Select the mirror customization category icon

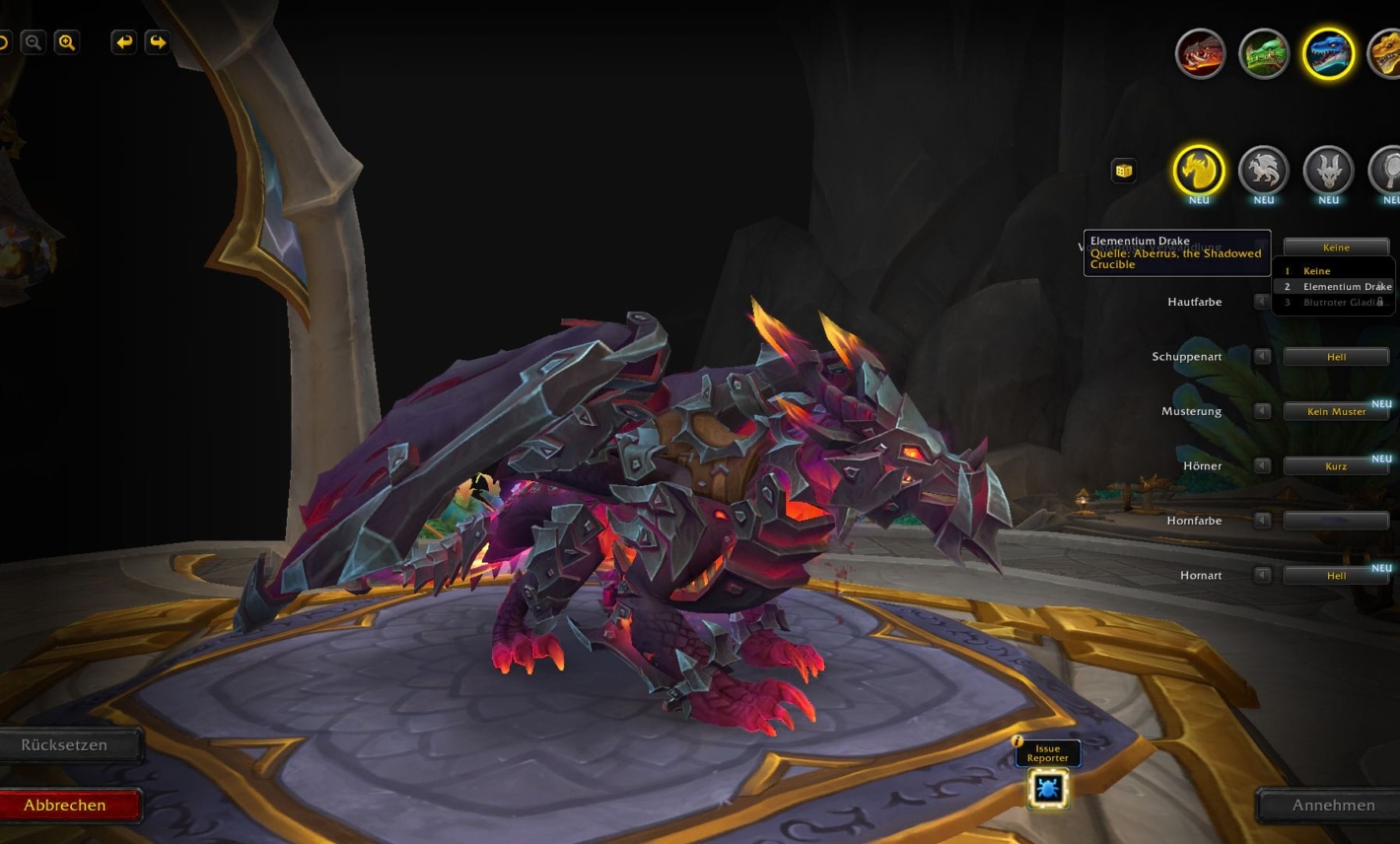1392,172
